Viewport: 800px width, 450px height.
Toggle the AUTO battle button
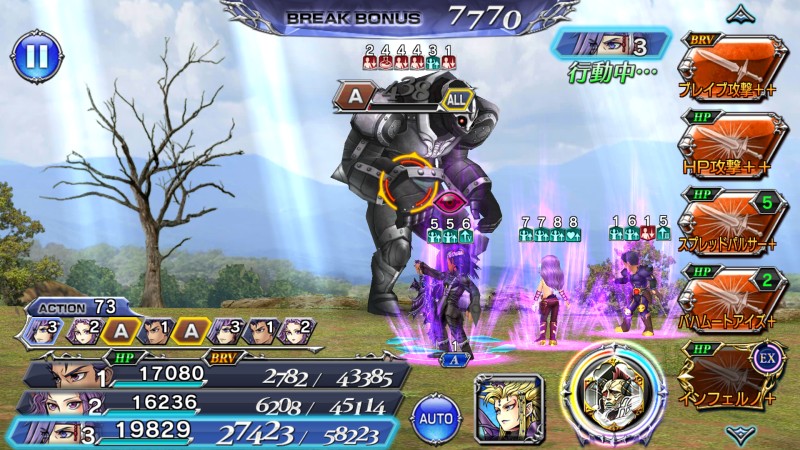pyautogui.click(x=435, y=415)
